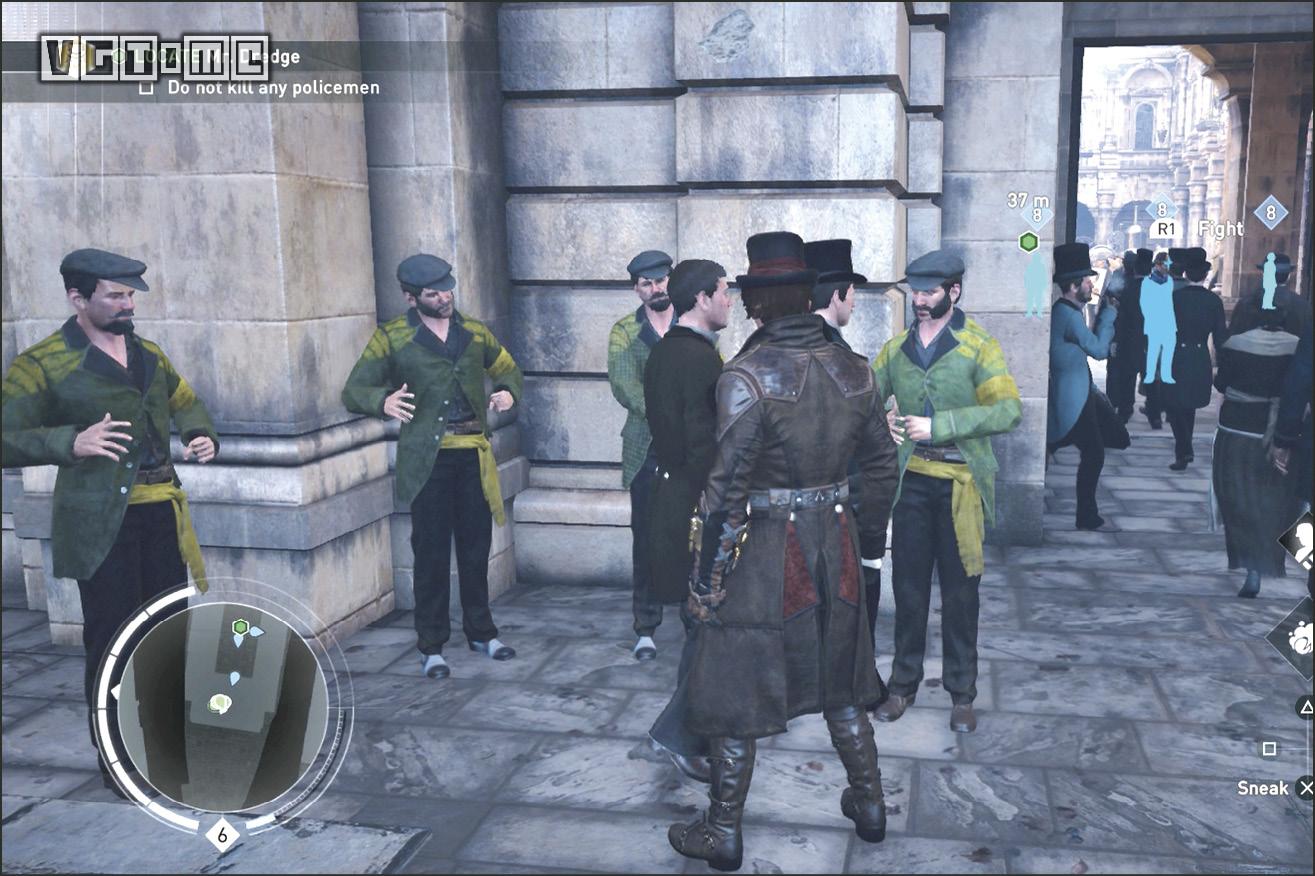Select the player level 6 diamond badge
The height and width of the screenshot is (876, 1315).
pos(222,832)
